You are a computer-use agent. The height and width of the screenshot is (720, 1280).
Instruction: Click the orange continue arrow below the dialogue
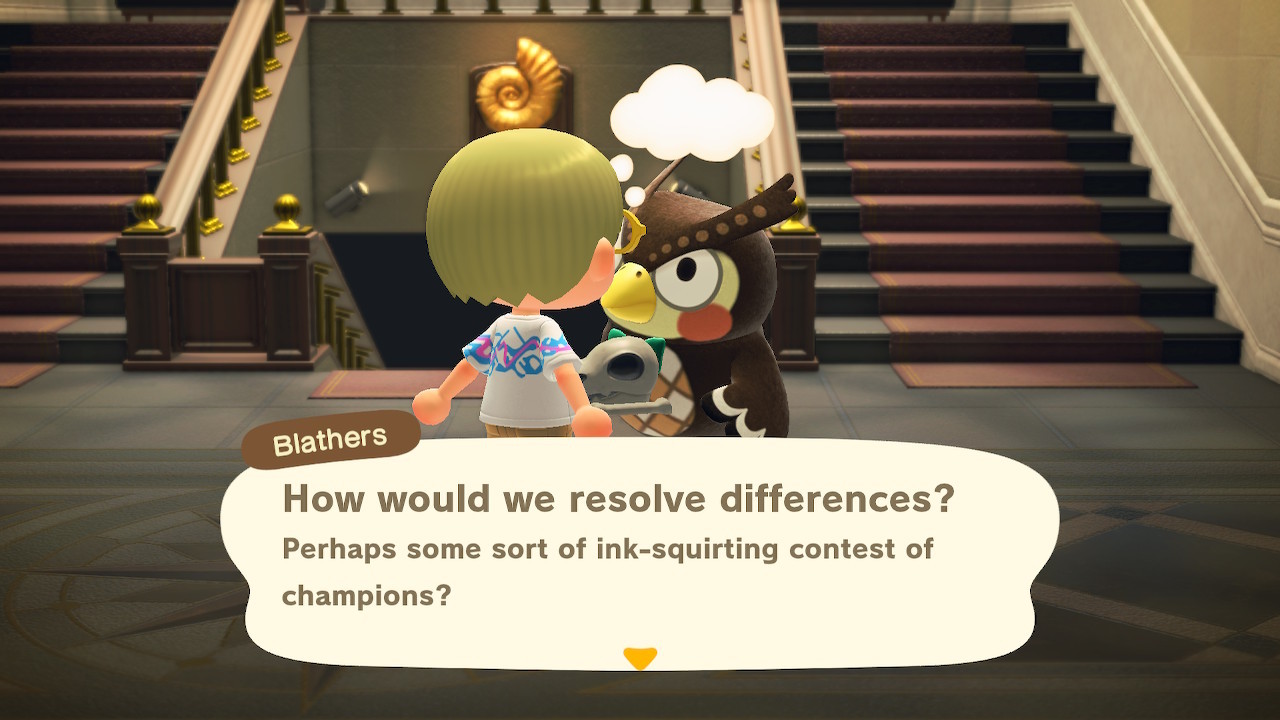coord(640,658)
